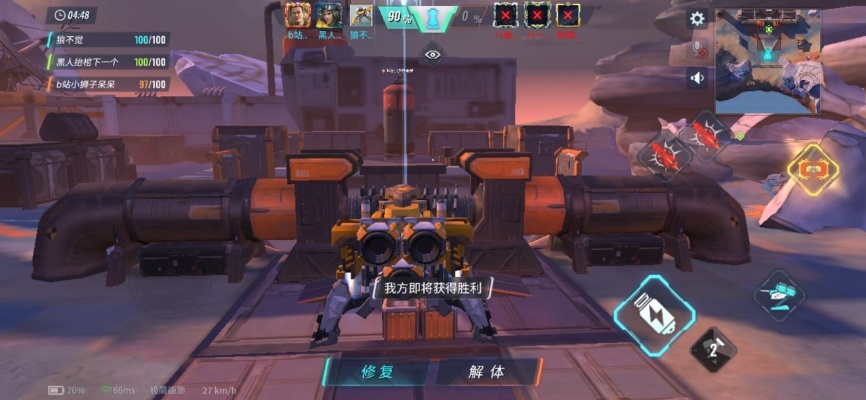Toggle the eye view icon
The width and height of the screenshot is (866, 400).
(432, 55)
